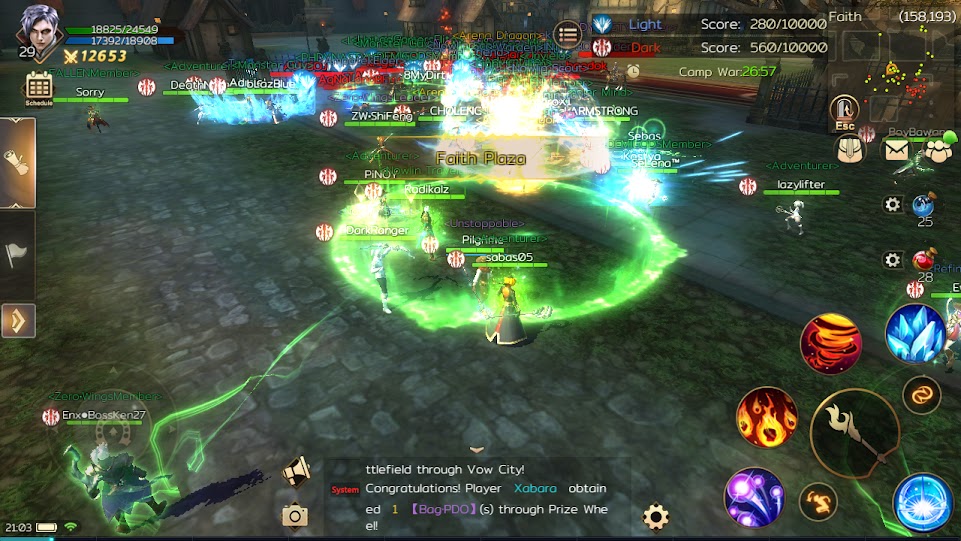Open the Schedule calendar
961x541 pixels.
(x=39, y=88)
